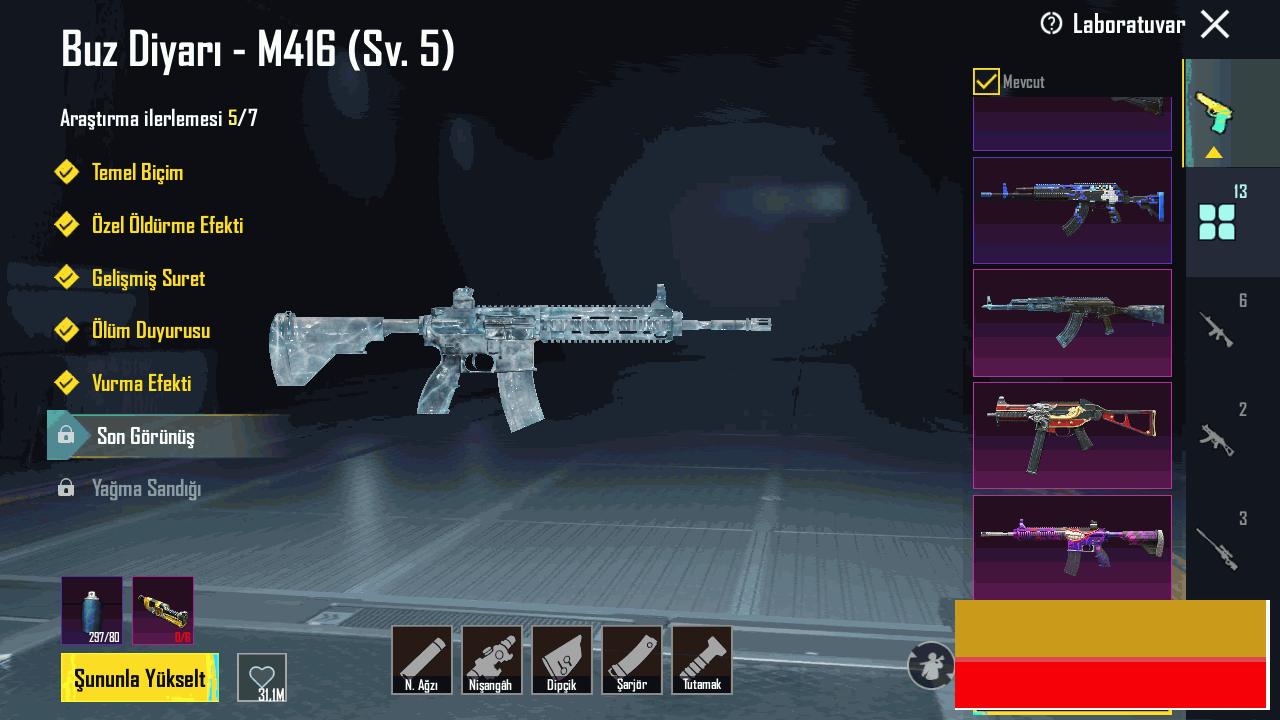Select the N. Ağzı attachment slot
Viewport: 1280px width, 720px height.
pyautogui.click(x=421, y=659)
